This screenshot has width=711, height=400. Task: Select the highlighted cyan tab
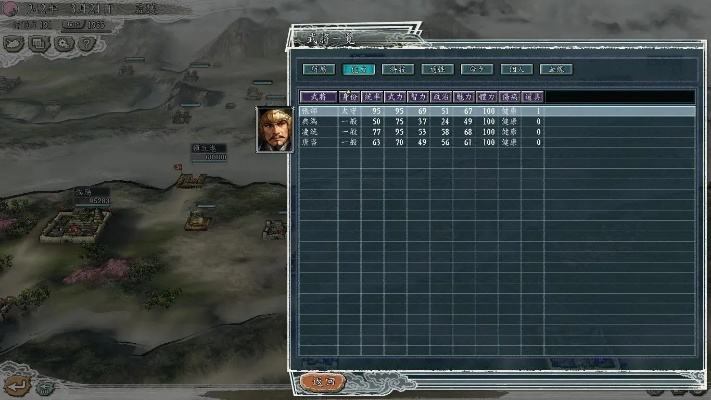pos(357,70)
